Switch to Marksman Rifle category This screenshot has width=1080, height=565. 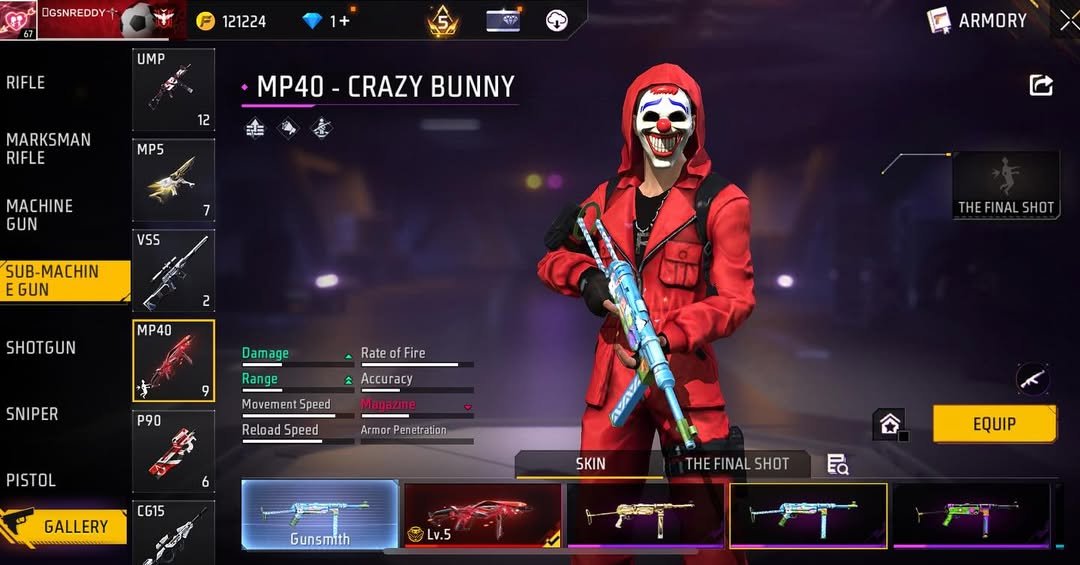(48, 149)
